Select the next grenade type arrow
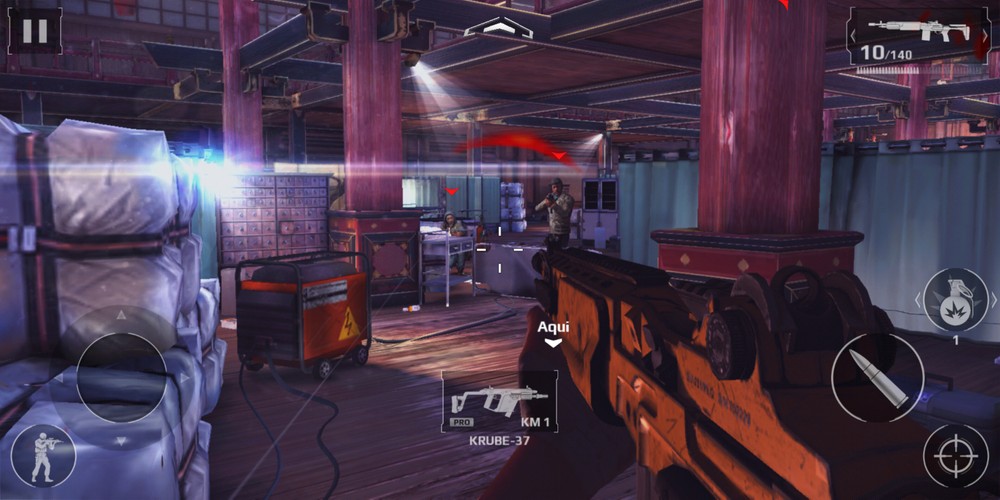This screenshot has height=500, width=1000. pos(993,299)
